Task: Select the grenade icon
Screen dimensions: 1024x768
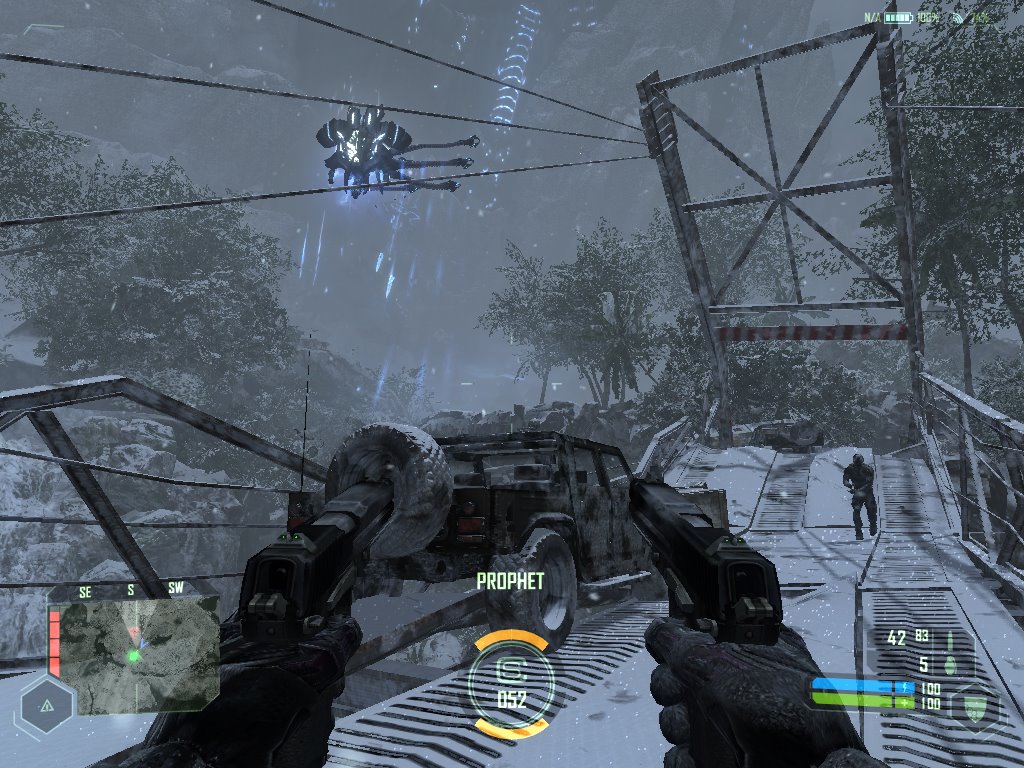Action: tap(951, 664)
